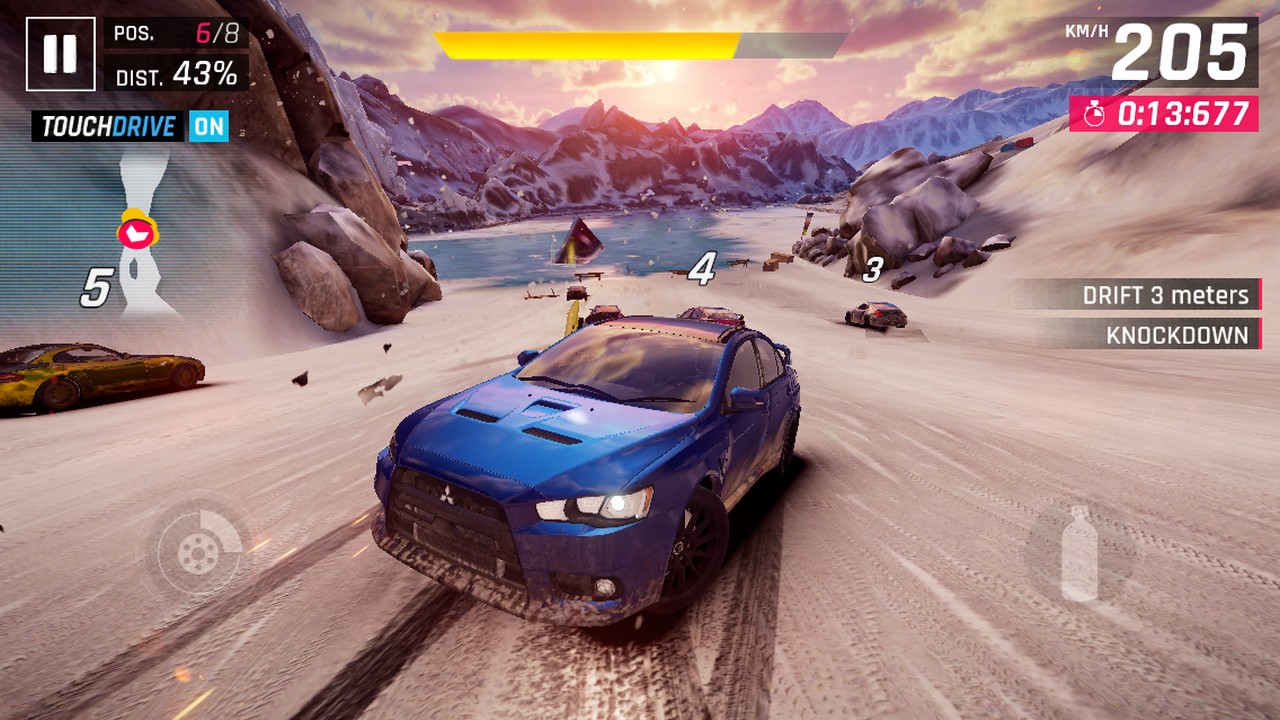Toggle the TouchDrive ON switch
Image resolution: width=1280 pixels, height=720 pixels.
(210, 126)
